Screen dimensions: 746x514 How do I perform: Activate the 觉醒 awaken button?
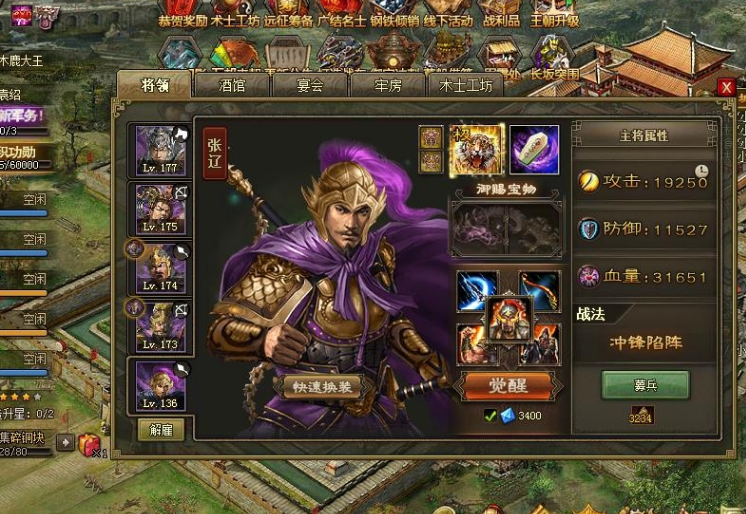pyautogui.click(x=508, y=385)
